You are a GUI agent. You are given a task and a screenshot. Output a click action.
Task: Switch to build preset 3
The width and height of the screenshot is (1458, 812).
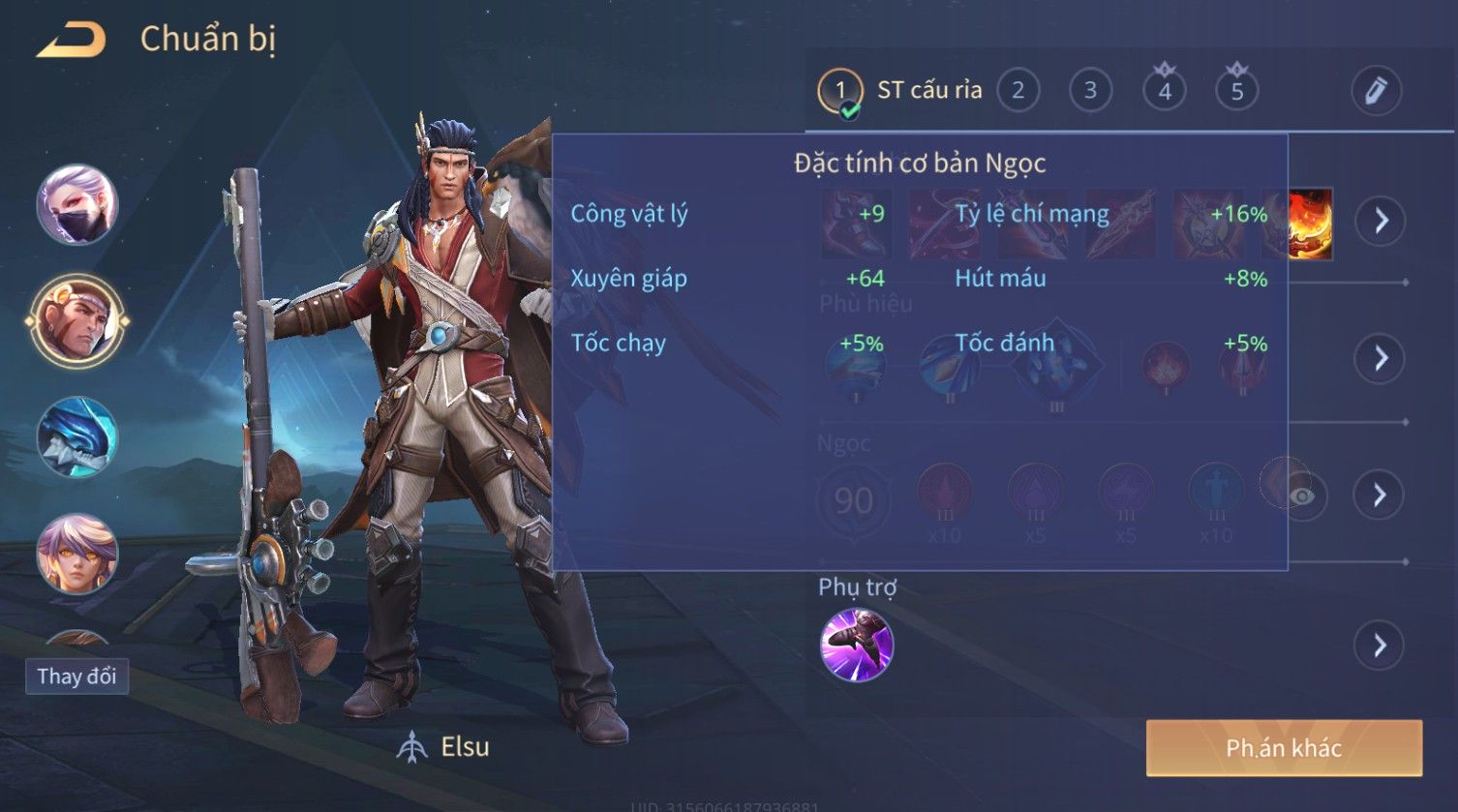point(1090,91)
